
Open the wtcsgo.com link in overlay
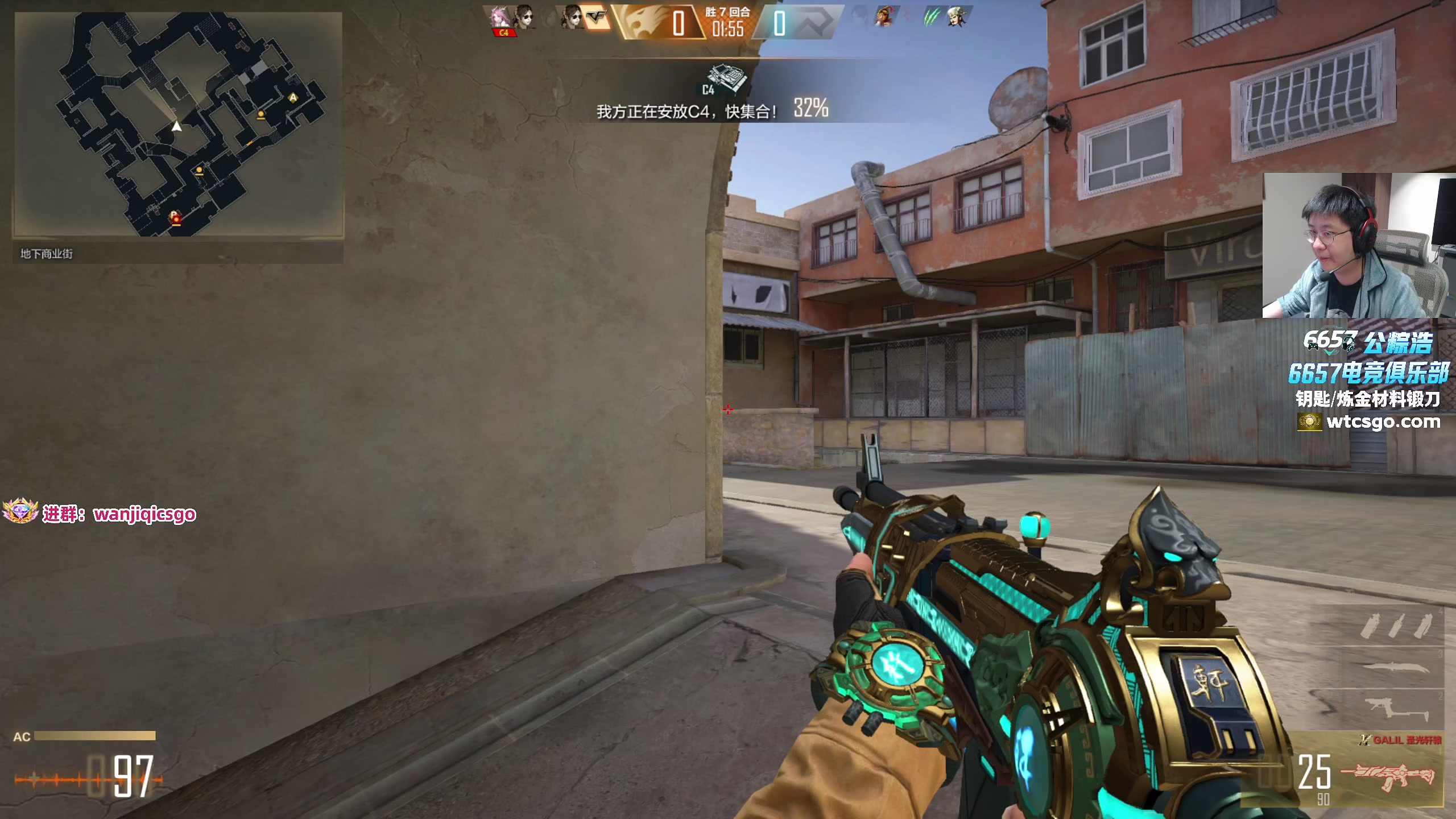pos(1382,422)
